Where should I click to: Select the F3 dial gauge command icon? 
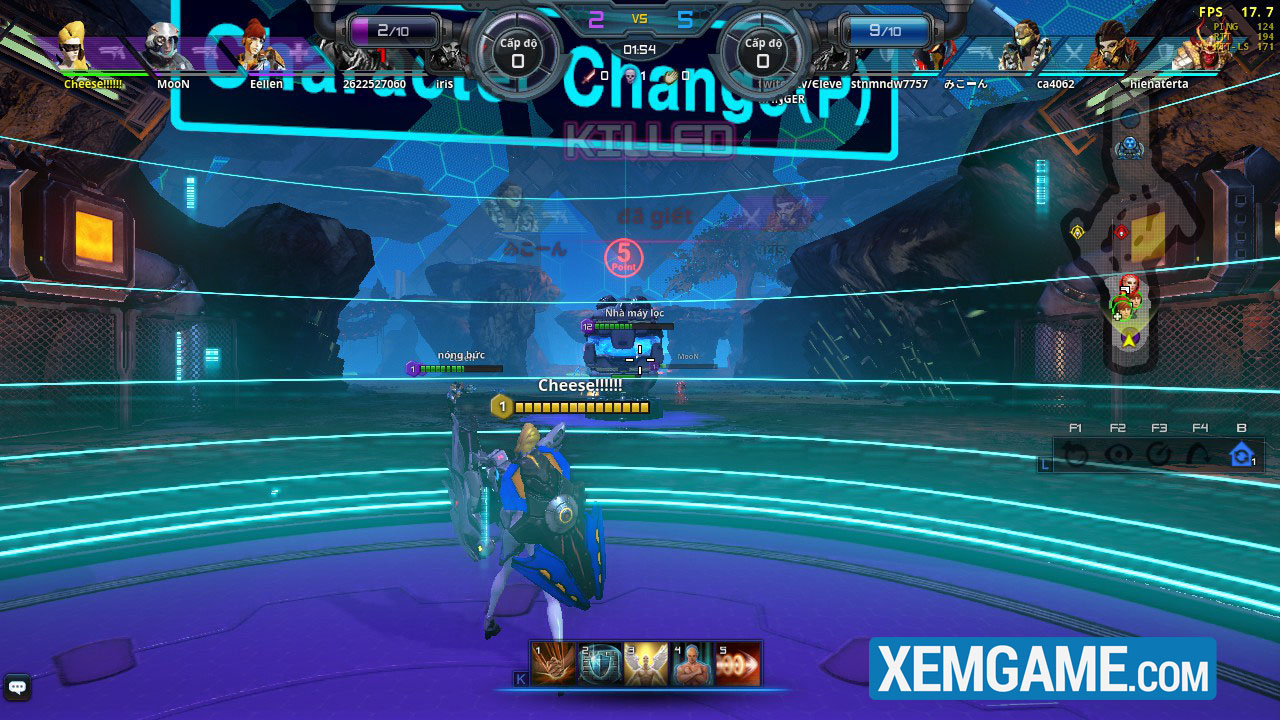1159,455
